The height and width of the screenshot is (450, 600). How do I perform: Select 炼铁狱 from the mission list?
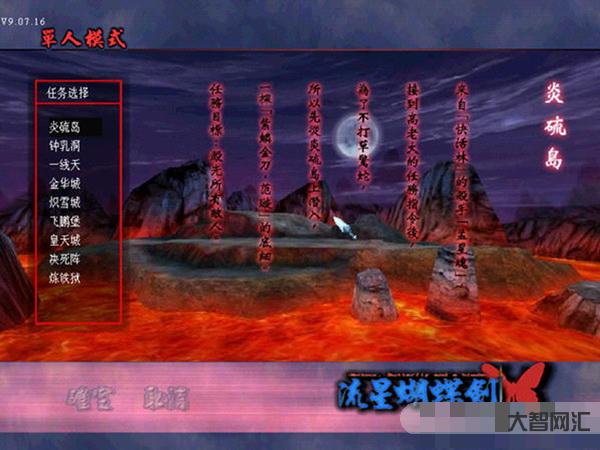point(67,278)
